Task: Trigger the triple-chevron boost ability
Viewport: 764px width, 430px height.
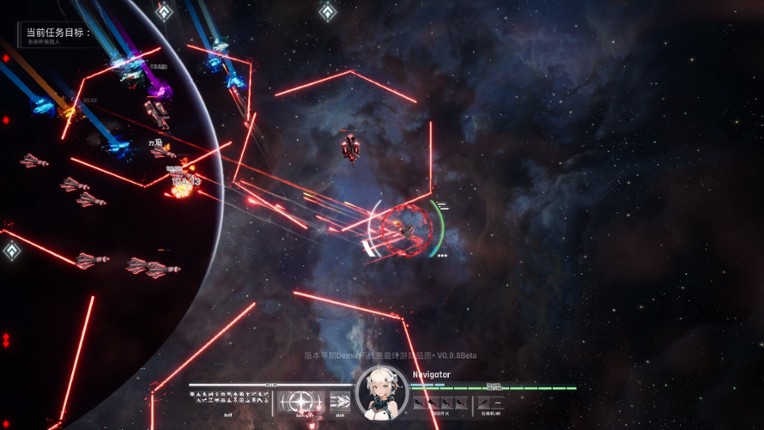Action: tap(340, 402)
